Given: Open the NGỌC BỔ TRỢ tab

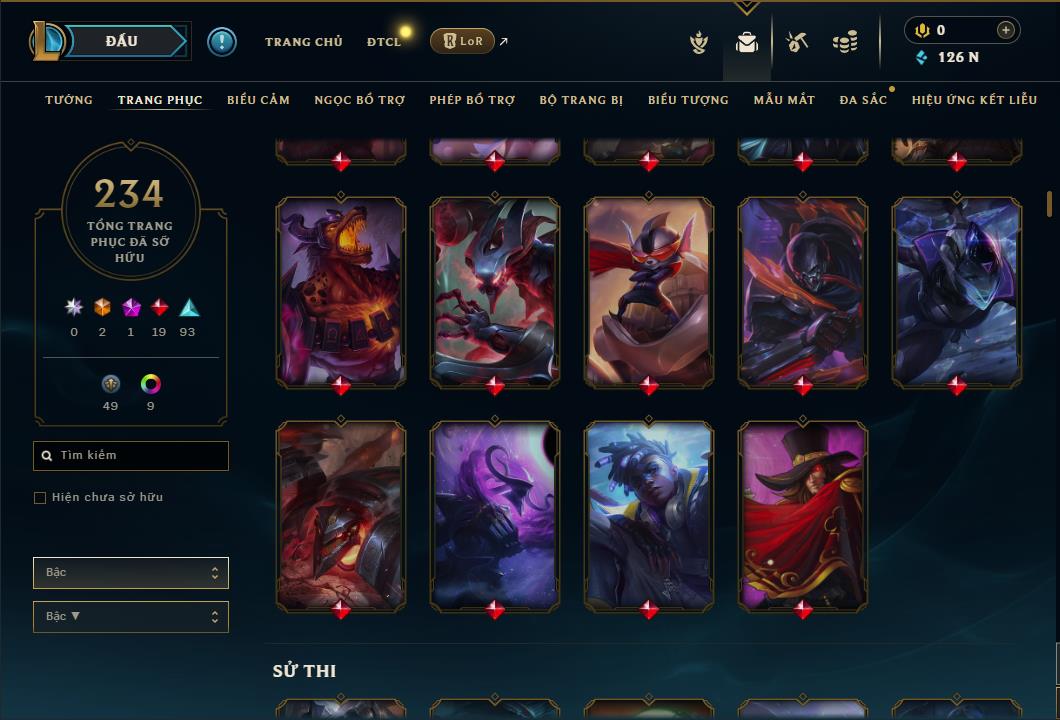Looking at the screenshot, I should point(359,100).
